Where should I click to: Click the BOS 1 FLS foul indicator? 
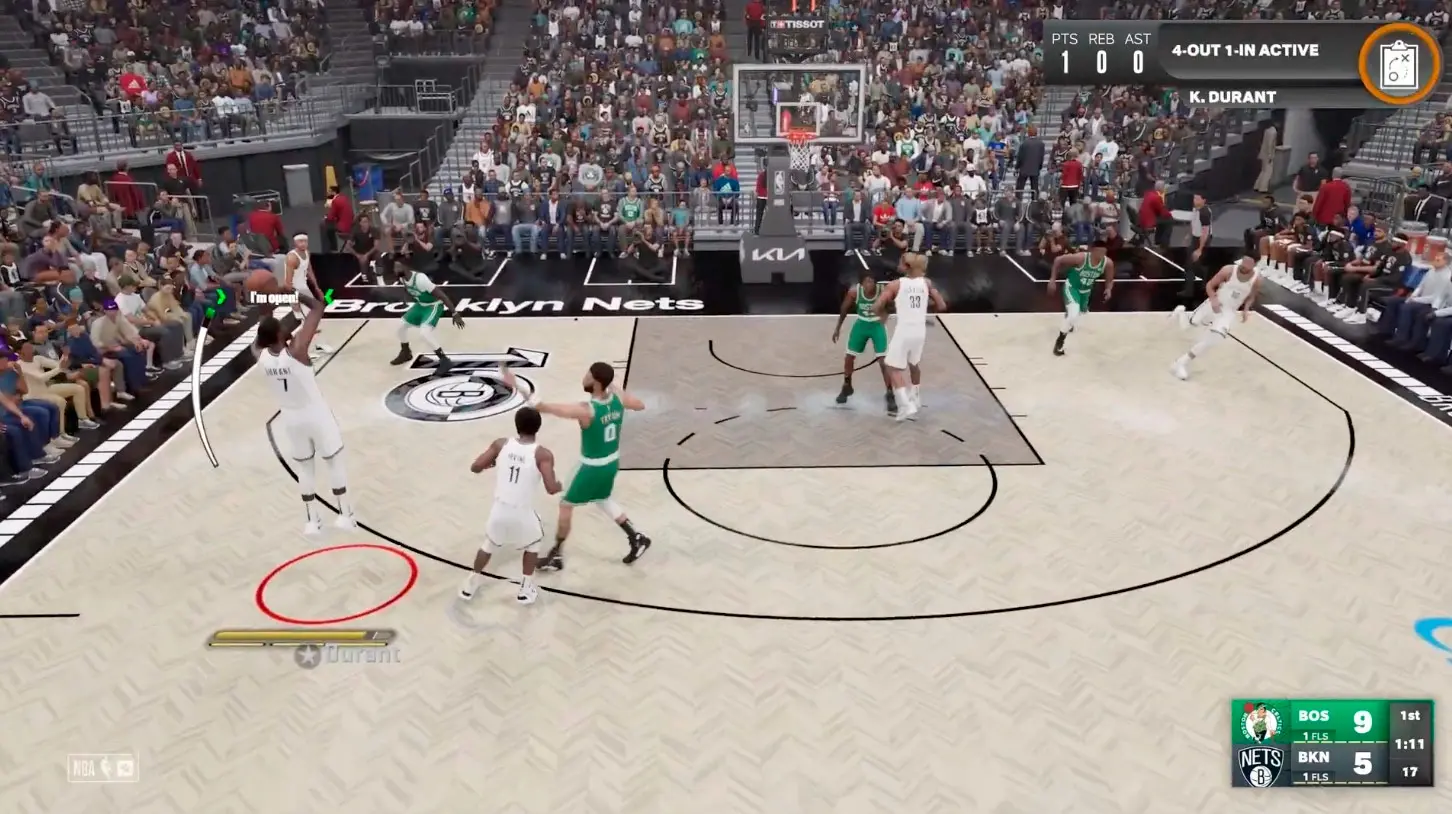point(1313,736)
